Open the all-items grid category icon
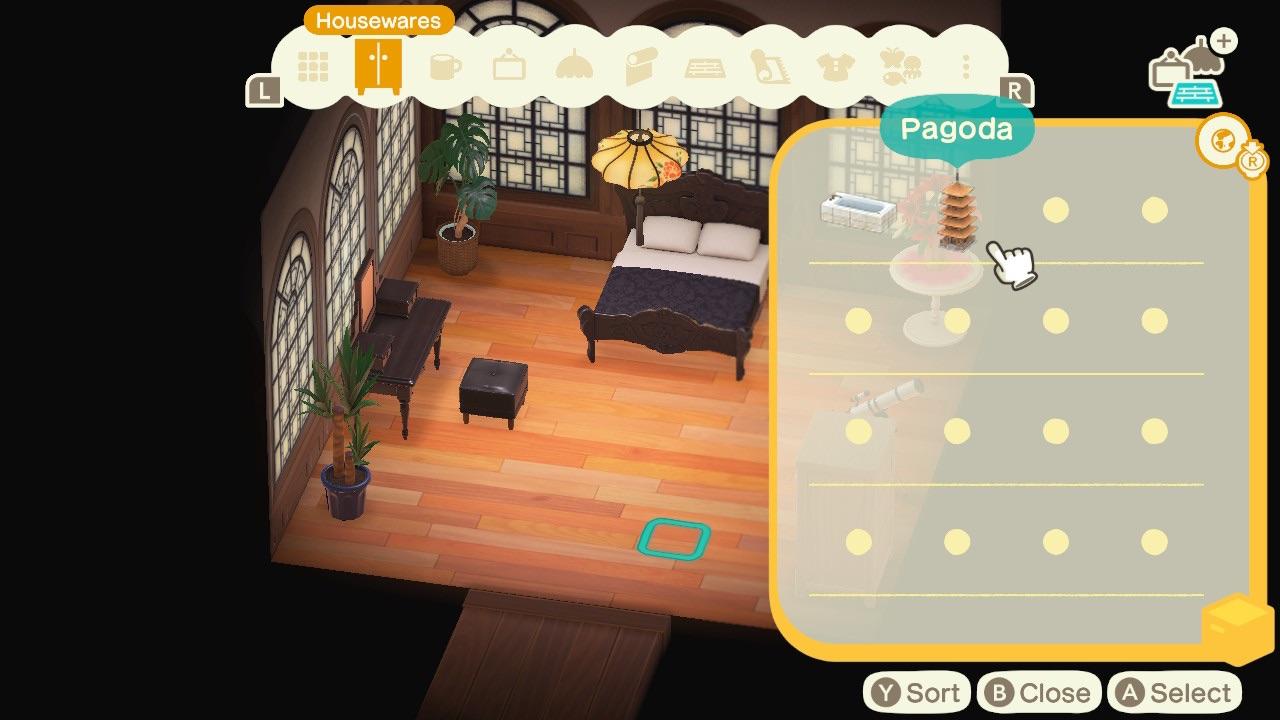The height and width of the screenshot is (720, 1280). tap(313, 67)
